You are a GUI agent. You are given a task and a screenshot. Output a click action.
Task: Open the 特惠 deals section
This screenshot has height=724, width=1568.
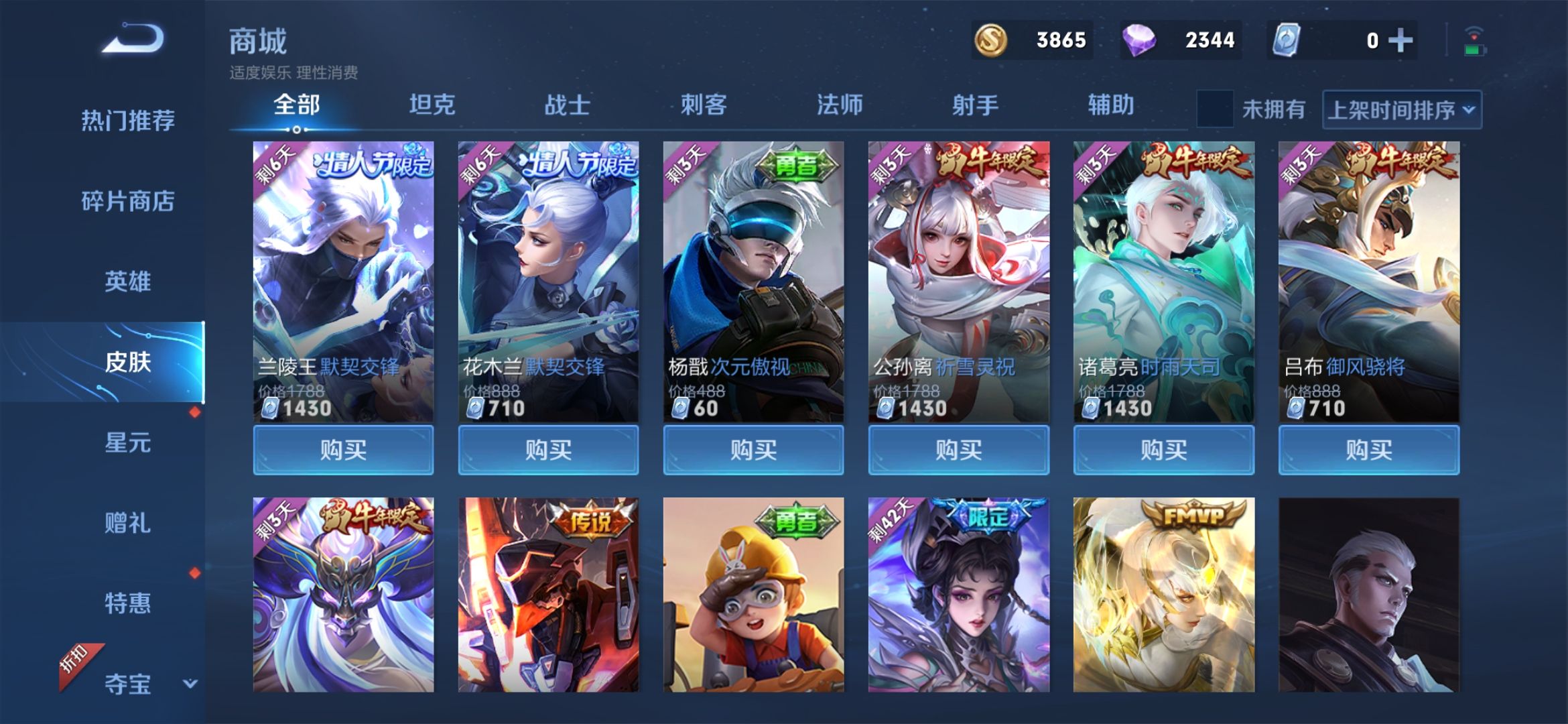(x=128, y=603)
